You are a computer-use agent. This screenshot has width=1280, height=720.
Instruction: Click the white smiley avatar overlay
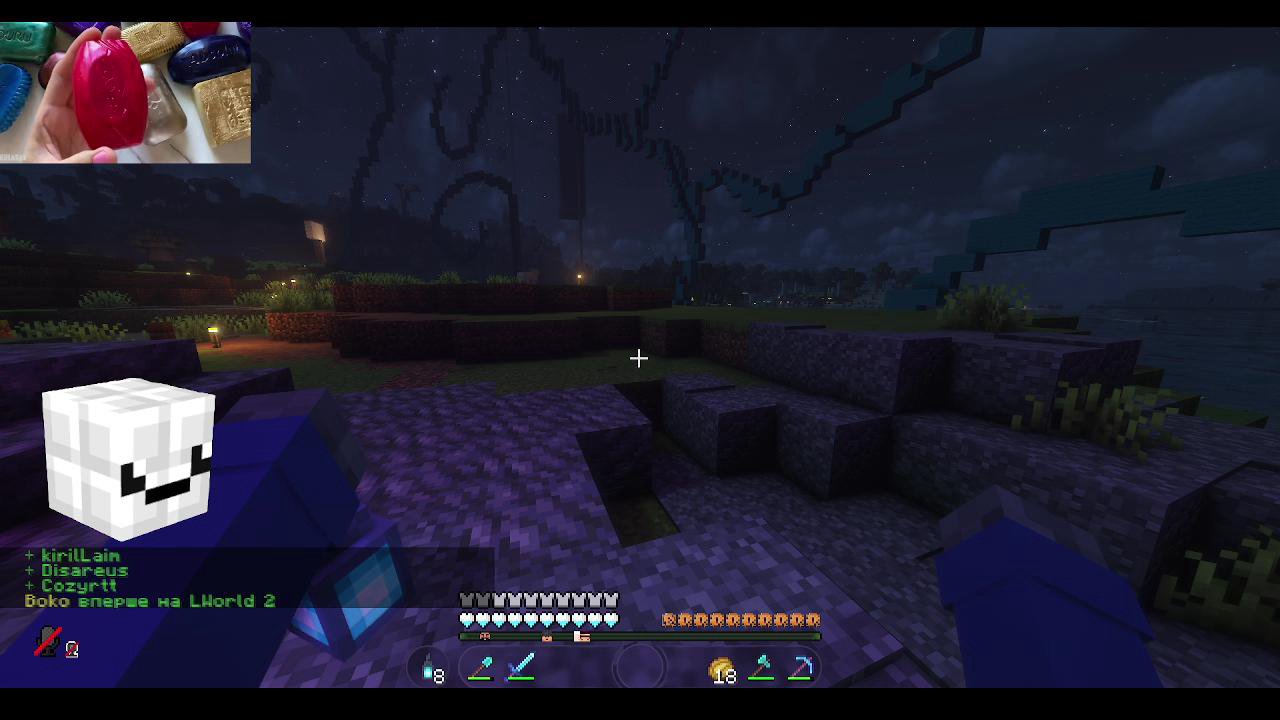[x=128, y=457]
